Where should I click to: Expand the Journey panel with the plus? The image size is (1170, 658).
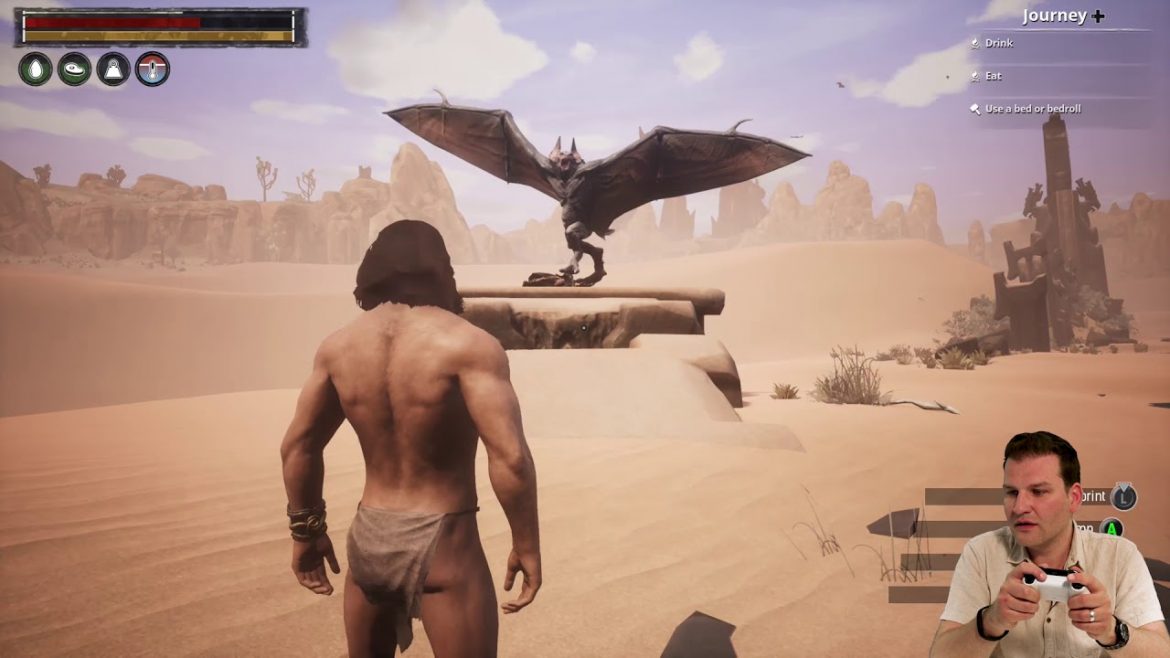[1098, 16]
